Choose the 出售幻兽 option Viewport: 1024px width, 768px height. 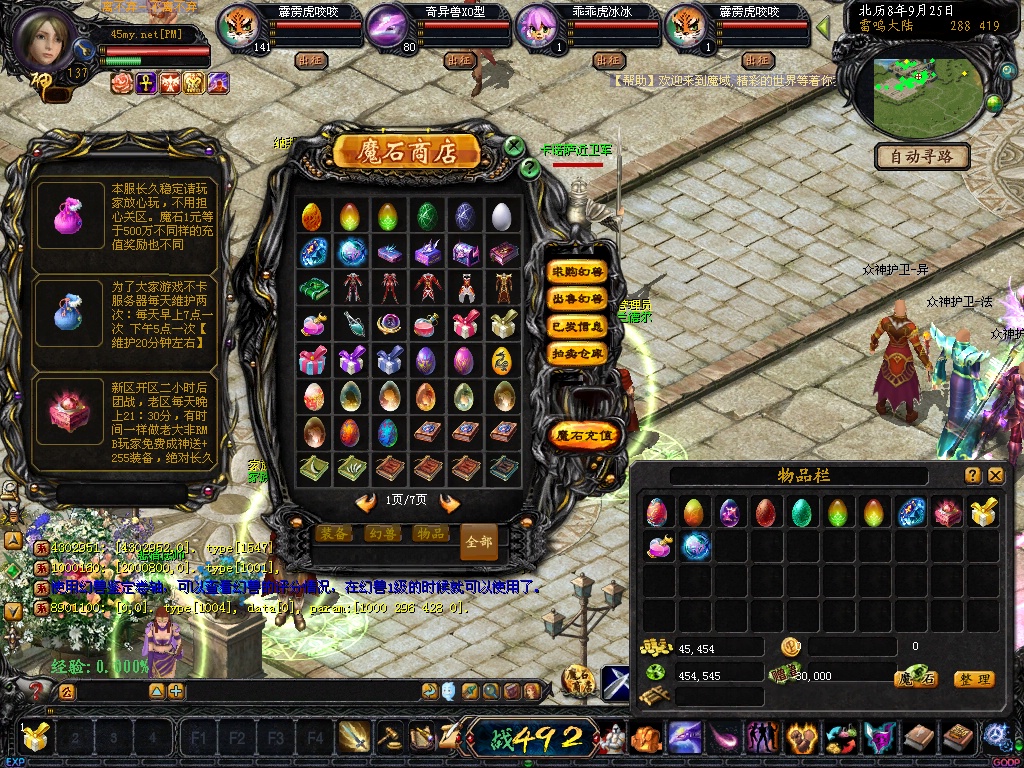coord(578,299)
